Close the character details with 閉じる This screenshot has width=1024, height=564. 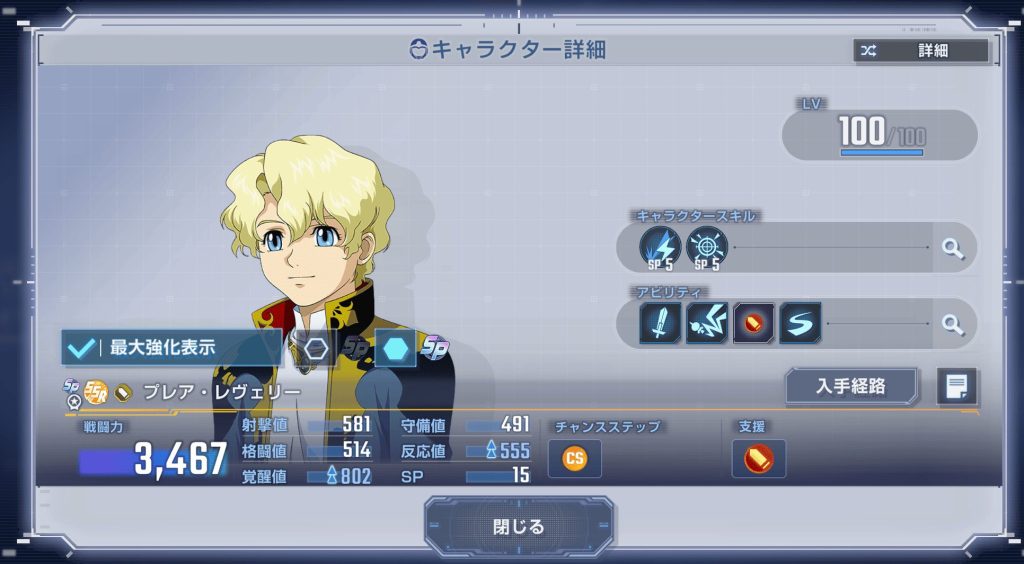519,526
